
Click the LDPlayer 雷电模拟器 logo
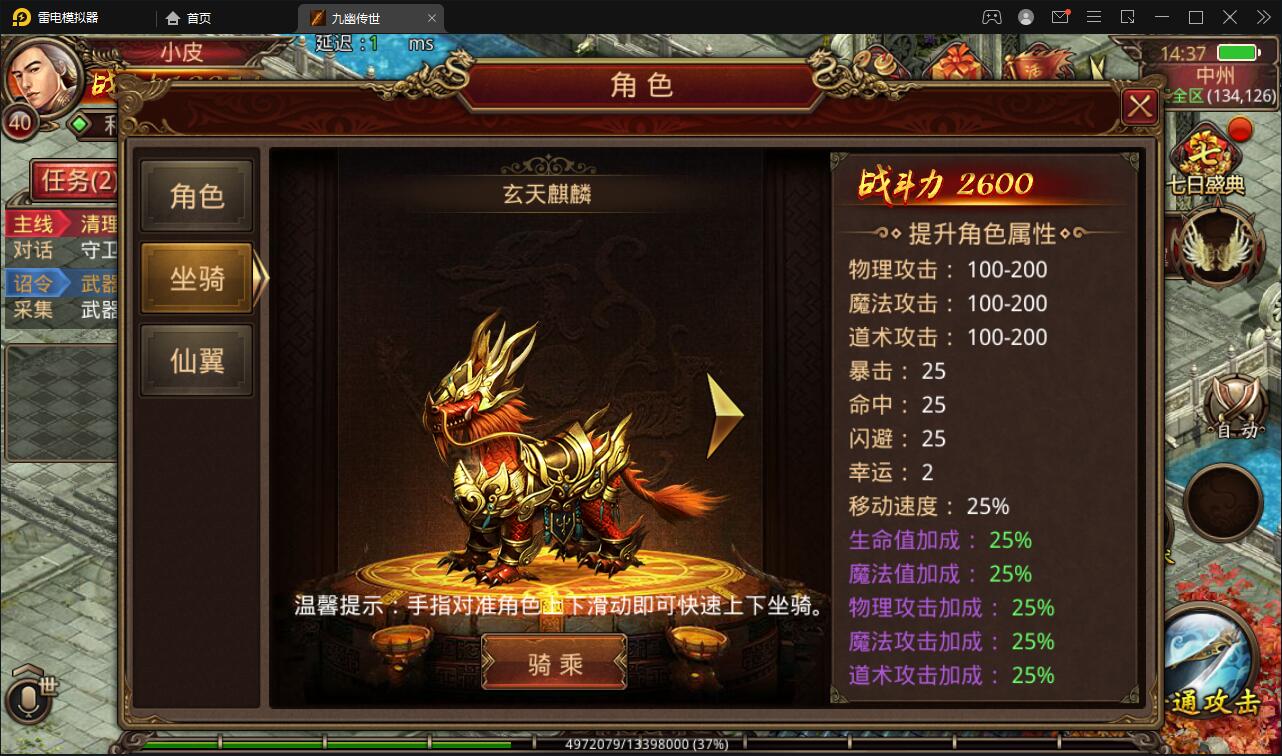point(22,17)
